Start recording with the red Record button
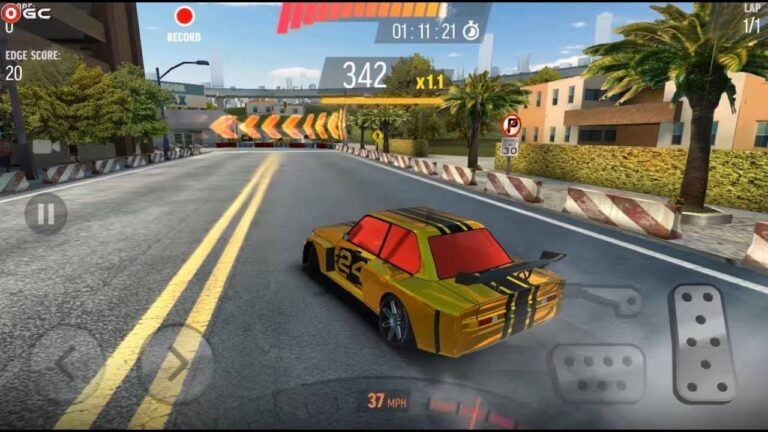This screenshot has height=432, width=768. pyautogui.click(x=184, y=17)
